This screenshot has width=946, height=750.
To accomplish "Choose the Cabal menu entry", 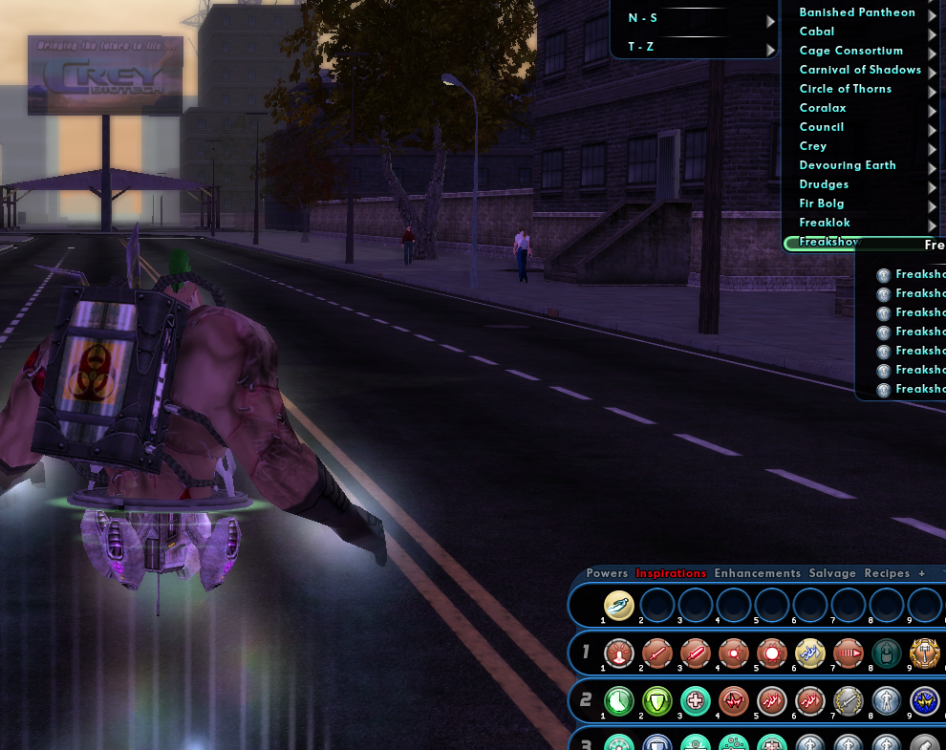I will (817, 32).
